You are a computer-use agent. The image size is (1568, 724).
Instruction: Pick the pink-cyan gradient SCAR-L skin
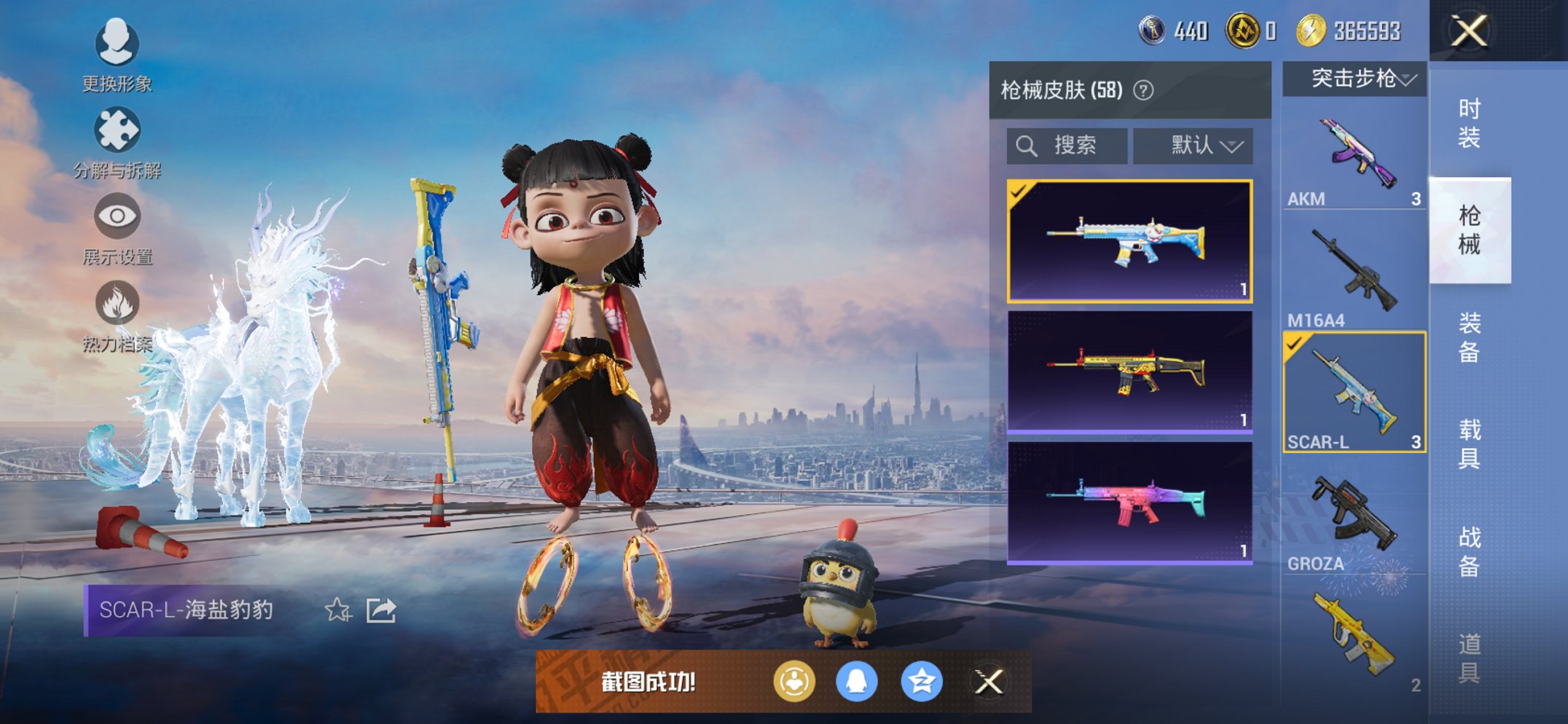(x=1129, y=503)
